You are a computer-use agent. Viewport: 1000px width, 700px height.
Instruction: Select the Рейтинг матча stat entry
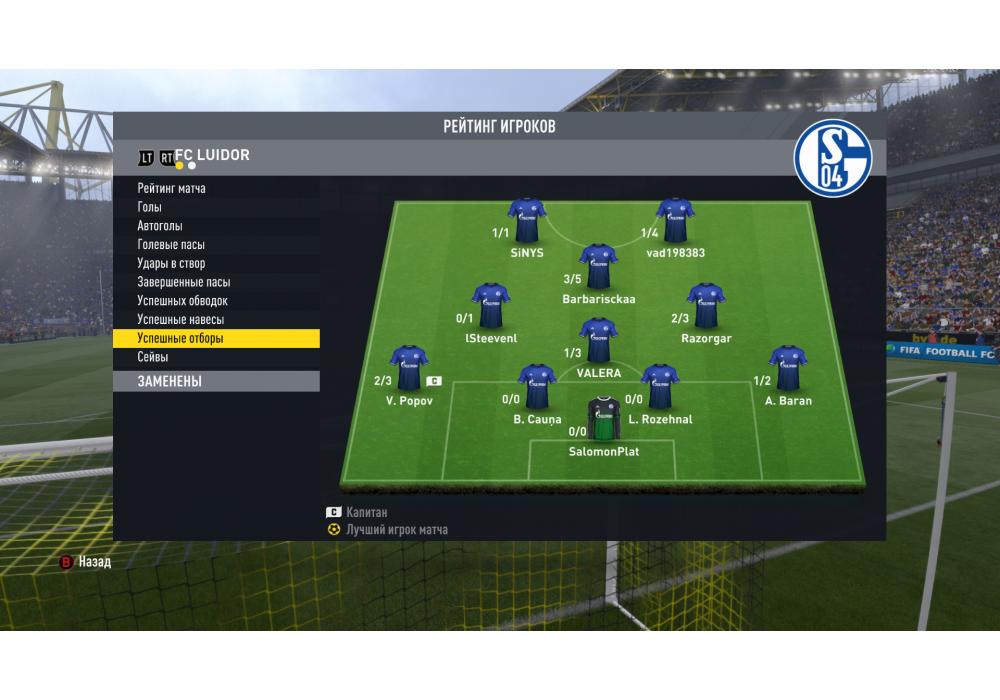172,188
